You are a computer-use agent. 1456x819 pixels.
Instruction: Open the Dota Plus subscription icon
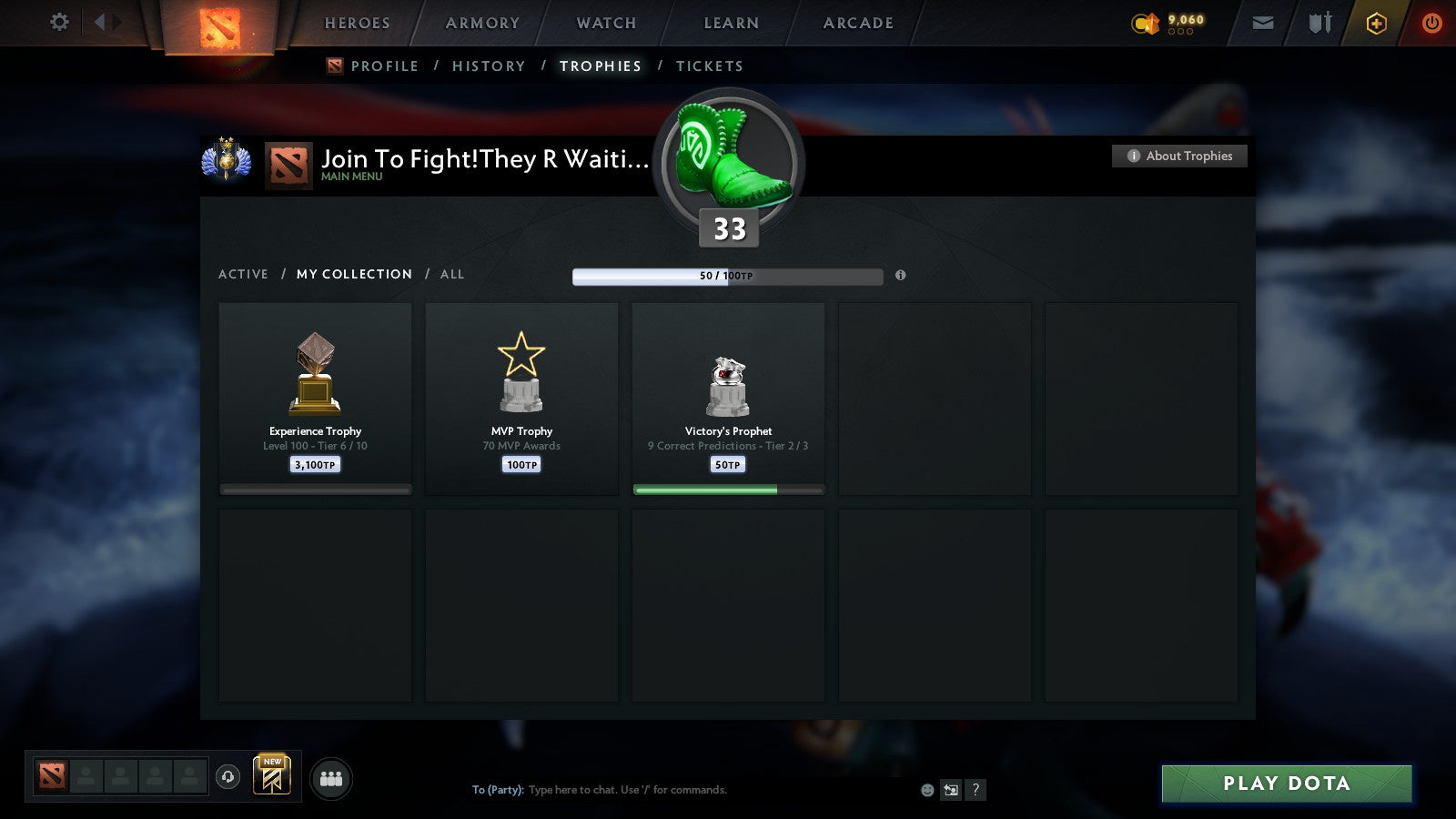1374,22
